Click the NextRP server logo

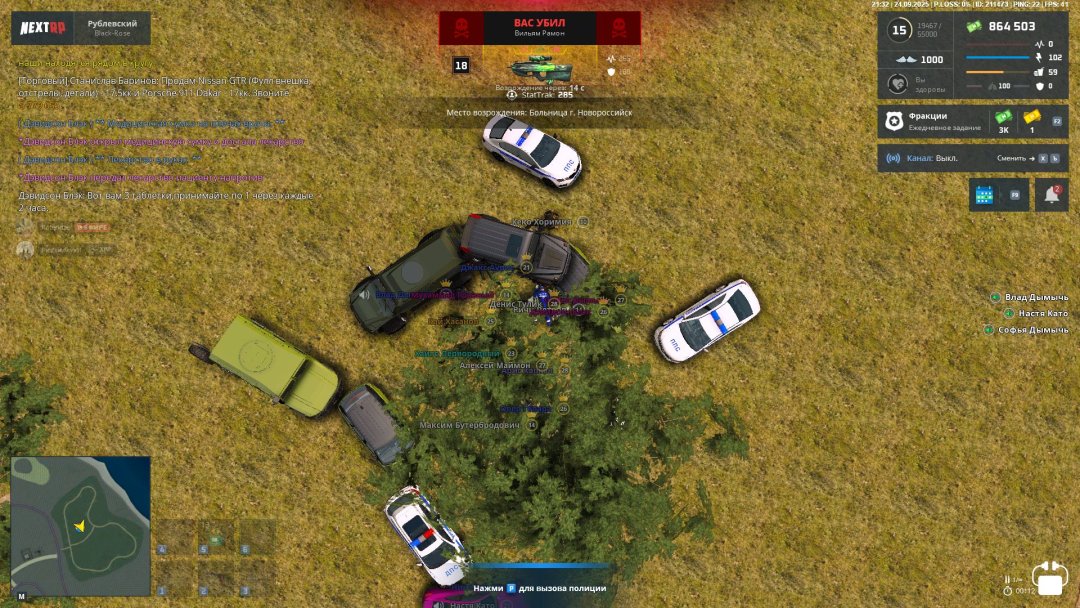44,28
